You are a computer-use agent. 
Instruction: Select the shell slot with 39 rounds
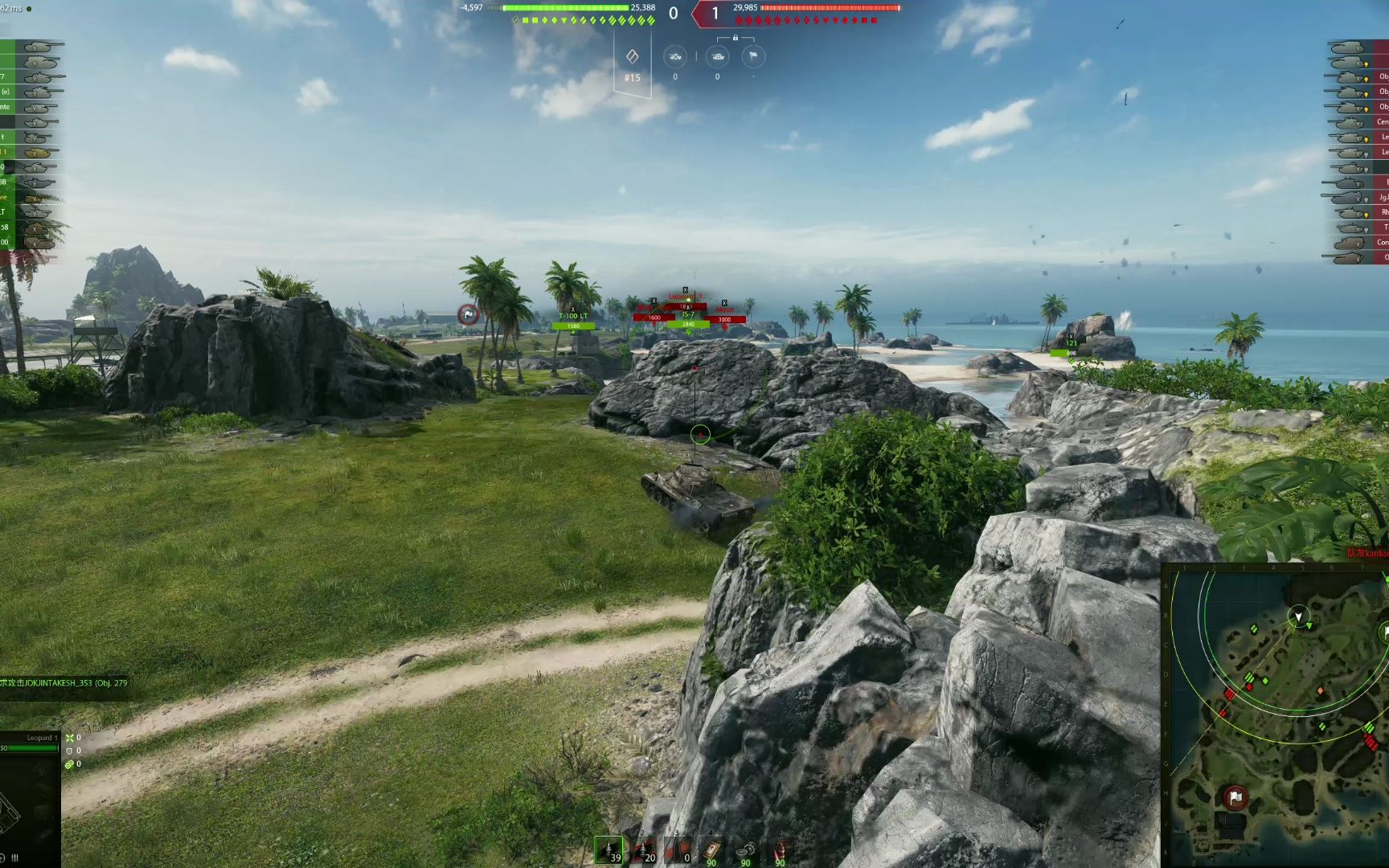pos(608,850)
